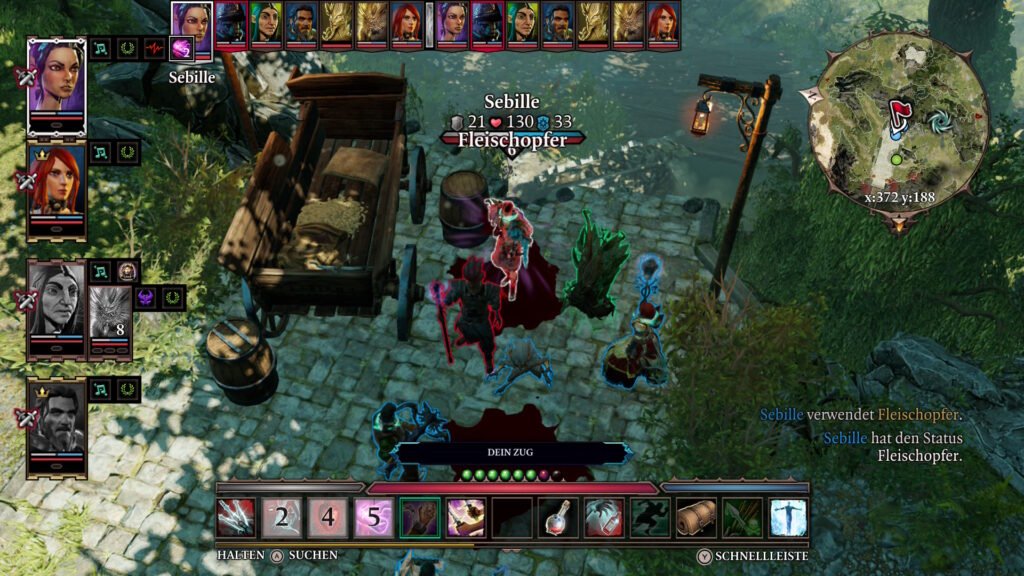Select the skill slot showing cooldown 2
The height and width of the screenshot is (576, 1024).
(282, 517)
